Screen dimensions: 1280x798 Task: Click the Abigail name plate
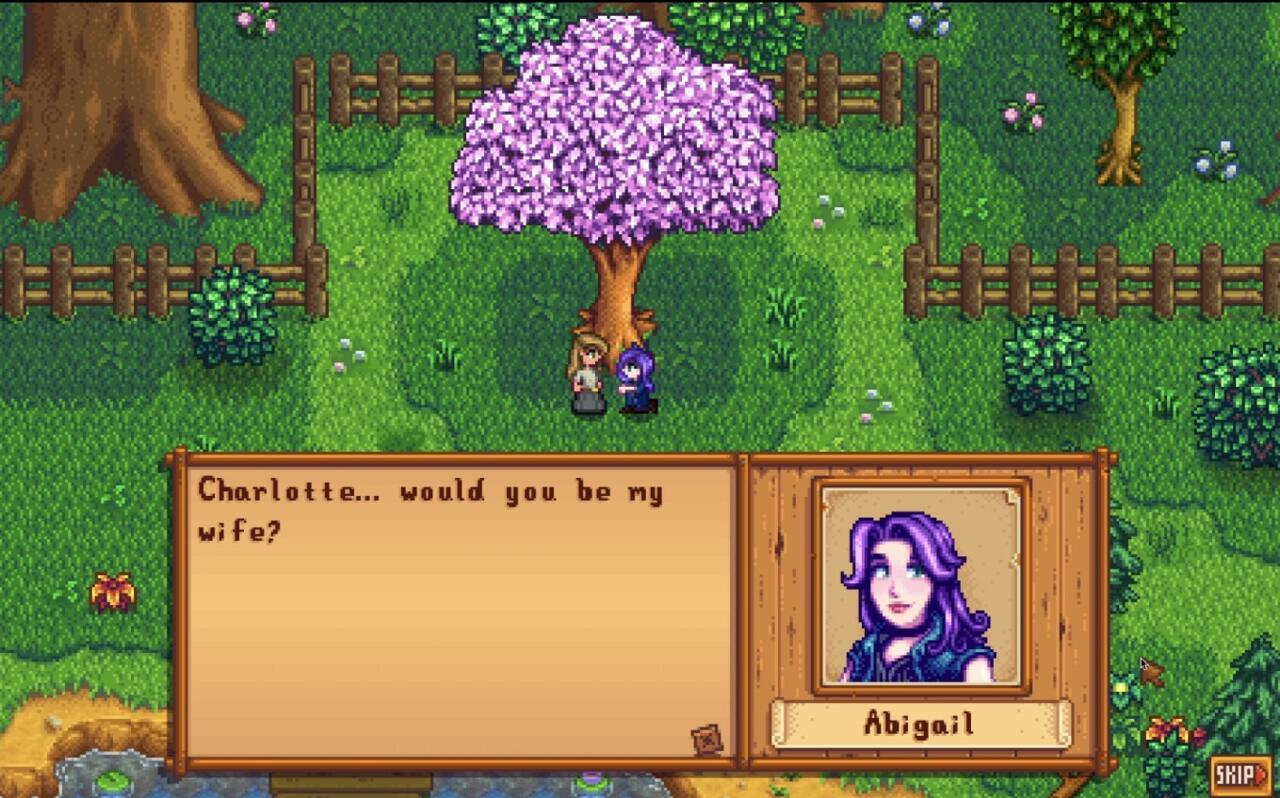pyautogui.click(x=920, y=723)
